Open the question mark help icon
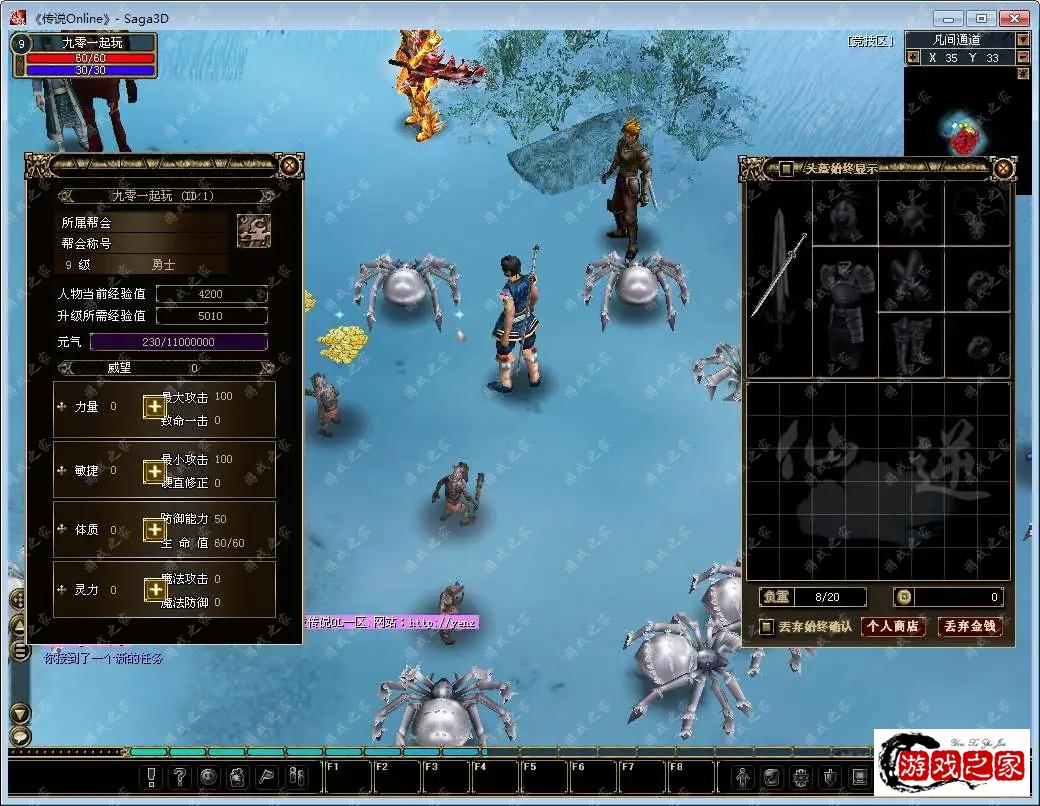 (180, 776)
